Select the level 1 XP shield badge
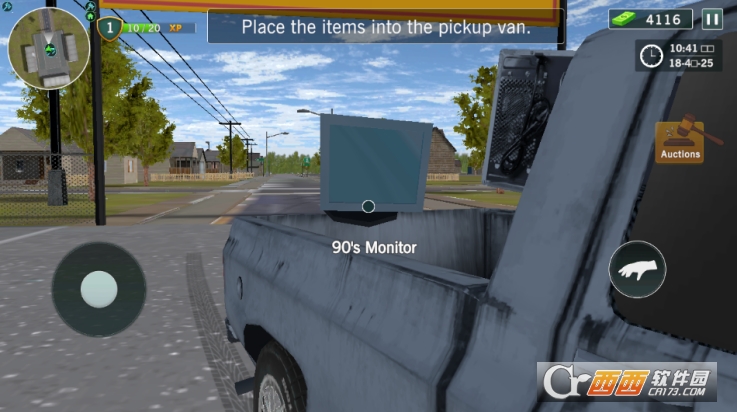 pos(110,27)
